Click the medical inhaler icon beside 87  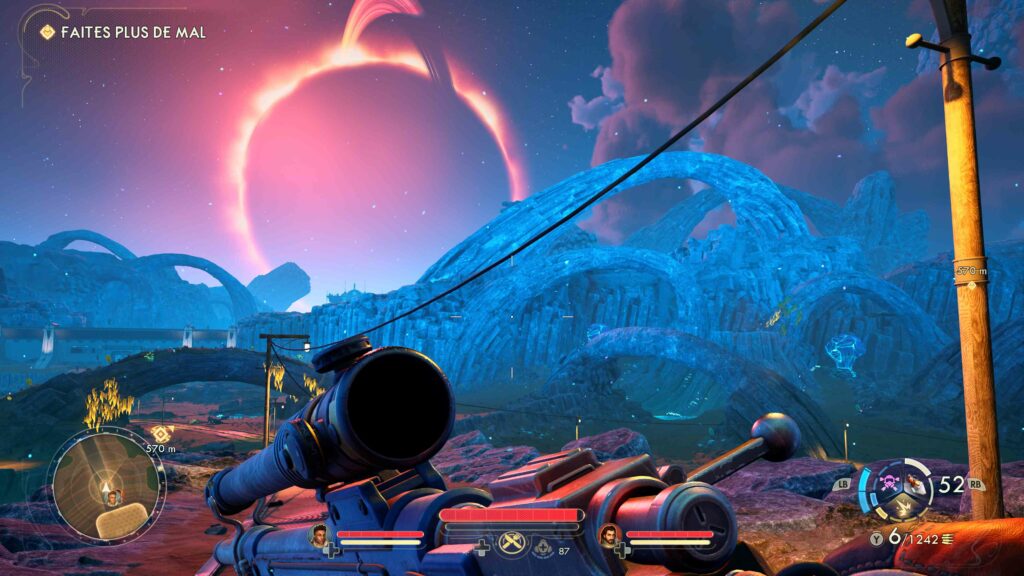point(542,548)
